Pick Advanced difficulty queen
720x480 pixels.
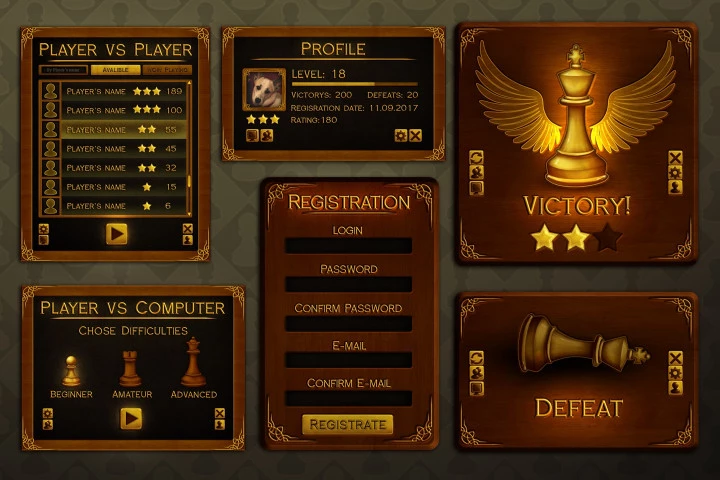193,363
